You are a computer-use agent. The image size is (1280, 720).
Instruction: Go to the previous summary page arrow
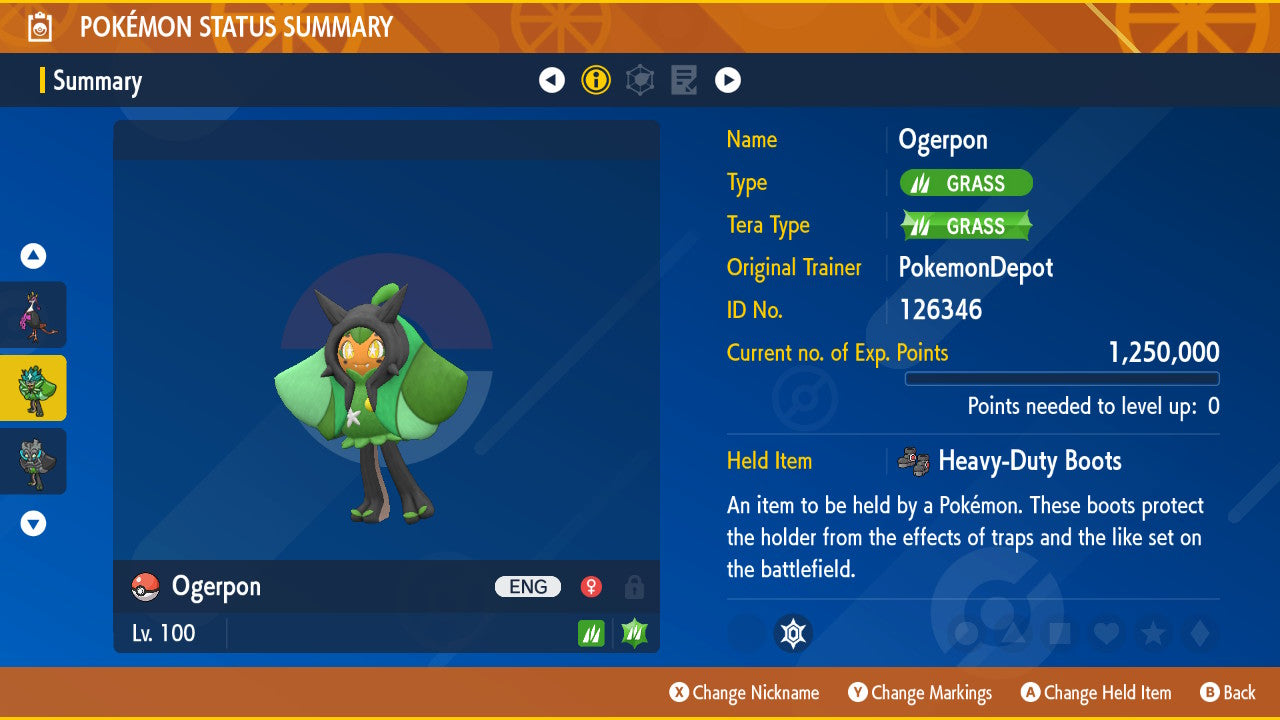pyautogui.click(x=552, y=80)
